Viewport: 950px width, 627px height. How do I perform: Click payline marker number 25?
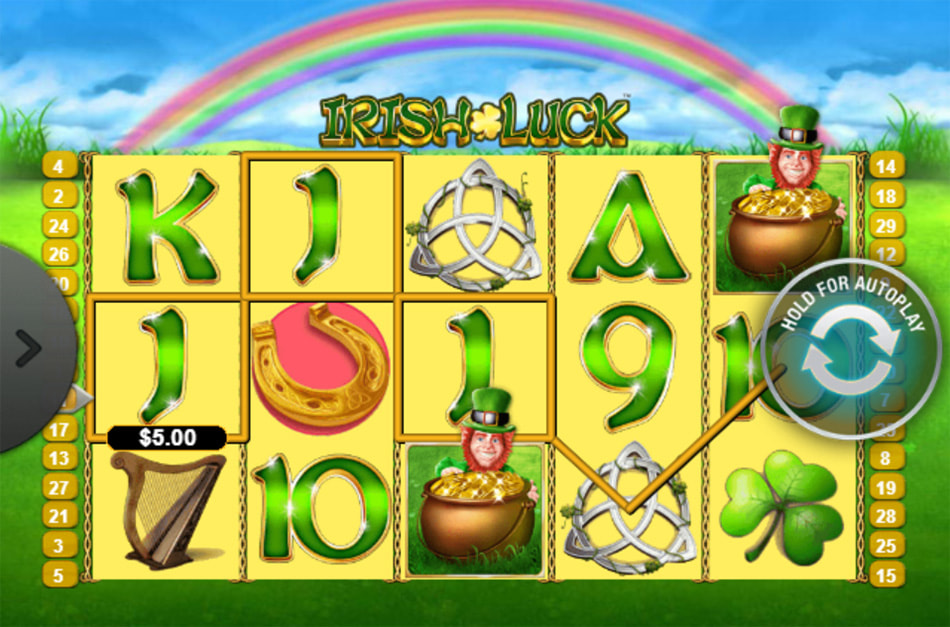[x=887, y=545]
